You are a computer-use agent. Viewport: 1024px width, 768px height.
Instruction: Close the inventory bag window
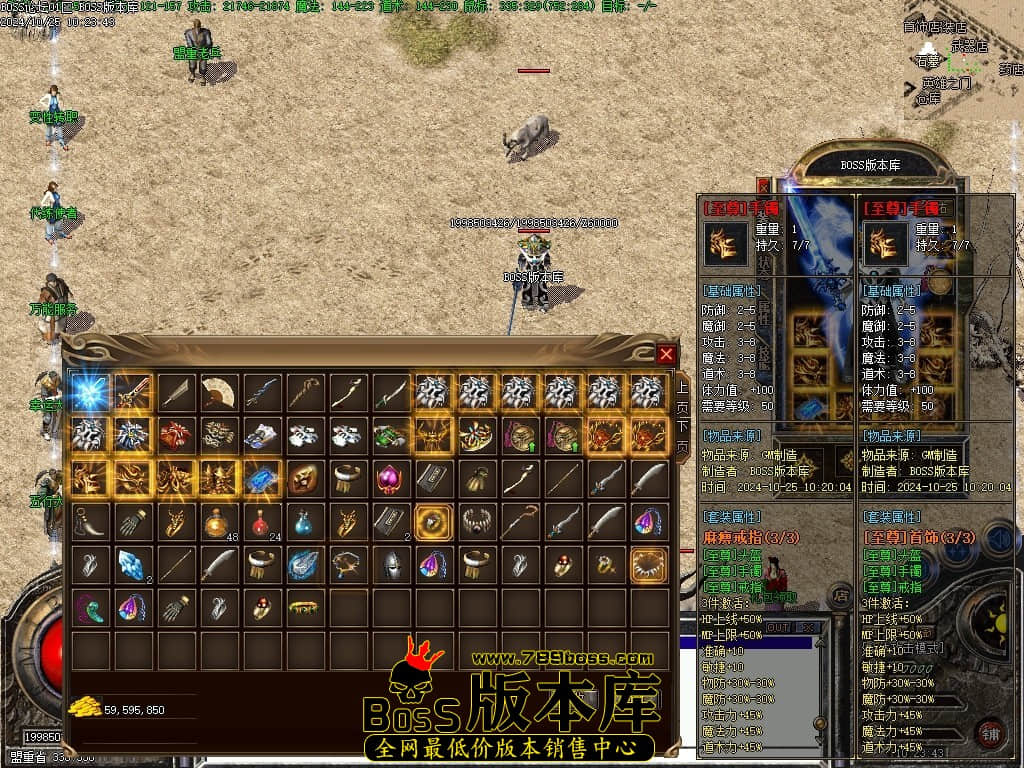[666, 354]
